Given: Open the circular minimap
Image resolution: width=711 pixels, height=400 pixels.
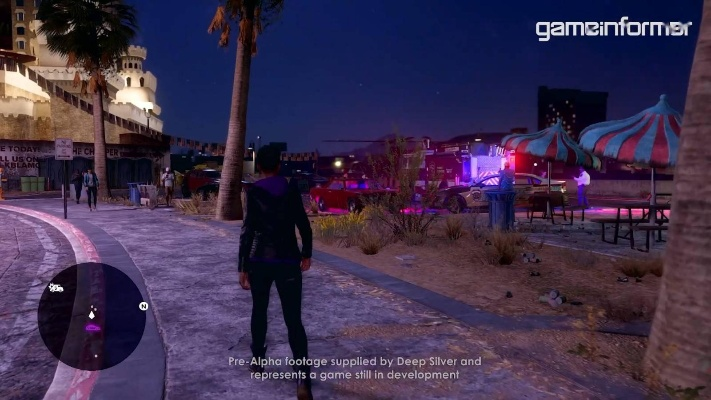Looking at the screenshot, I should point(91,316).
